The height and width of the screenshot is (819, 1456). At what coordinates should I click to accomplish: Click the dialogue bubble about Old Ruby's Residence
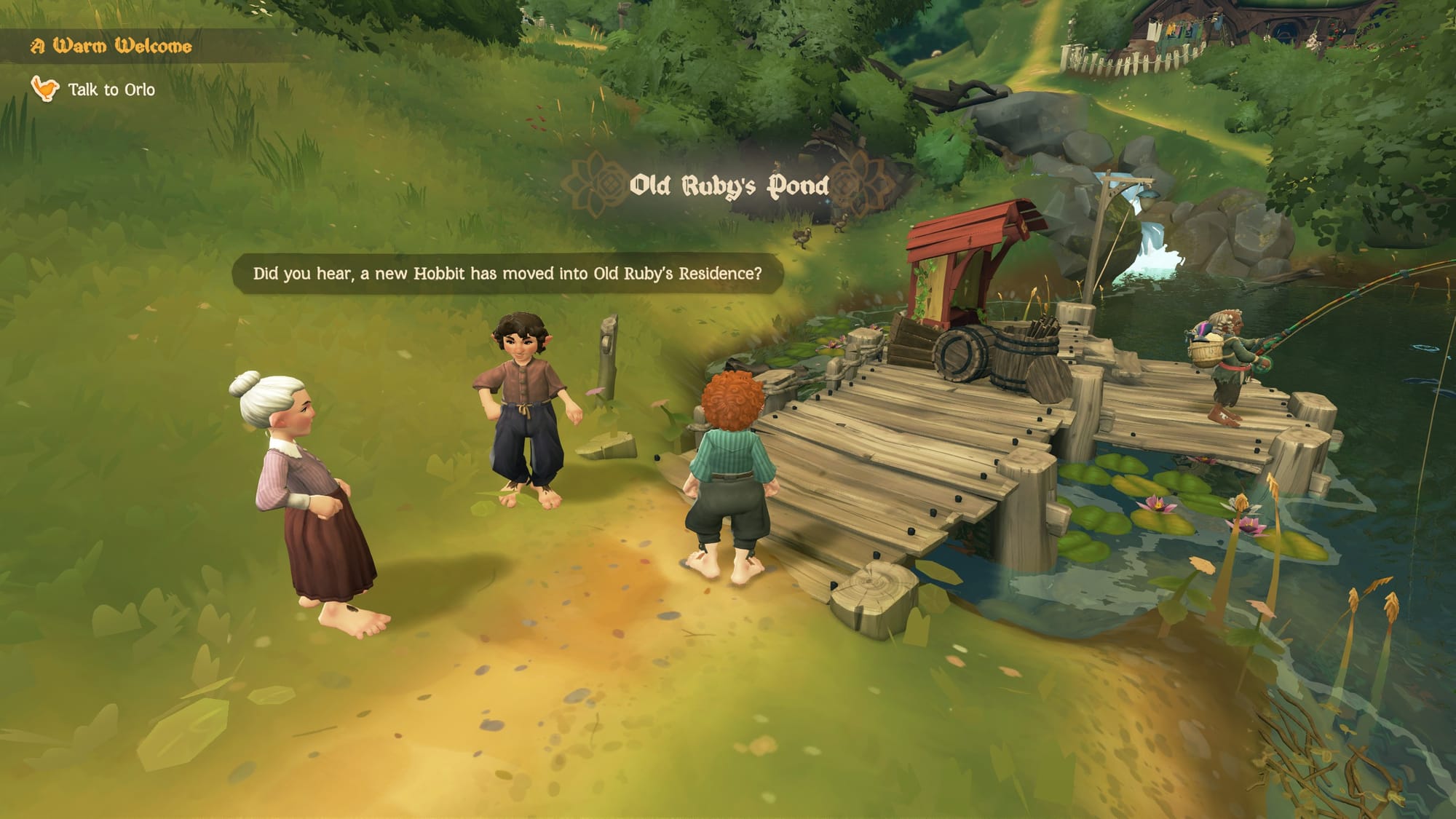click(508, 274)
